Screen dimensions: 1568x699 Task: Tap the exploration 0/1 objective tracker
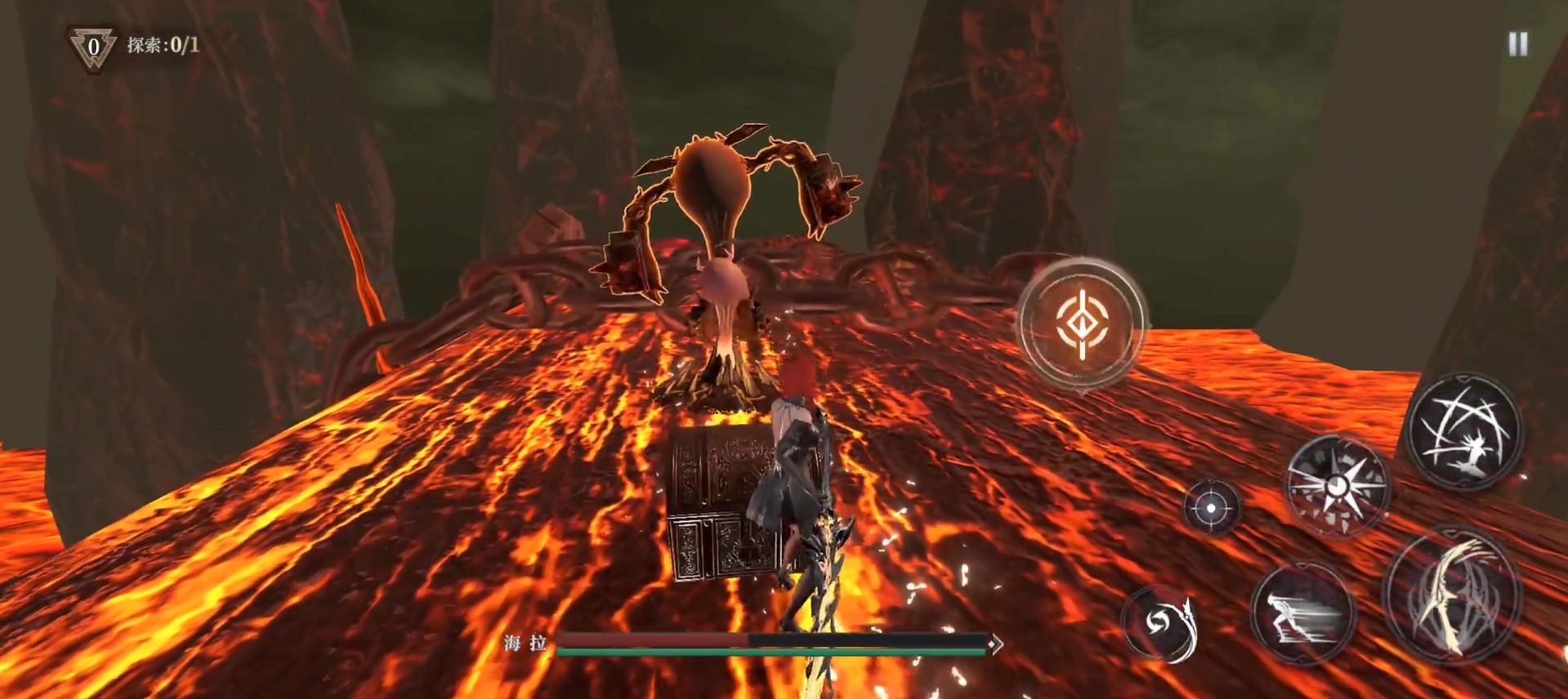[162, 45]
